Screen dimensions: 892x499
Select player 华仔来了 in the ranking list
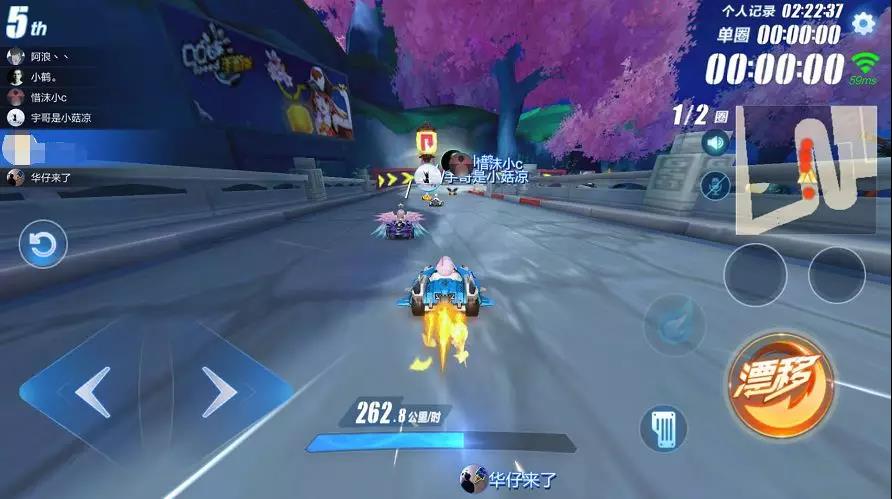click(x=50, y=178)
